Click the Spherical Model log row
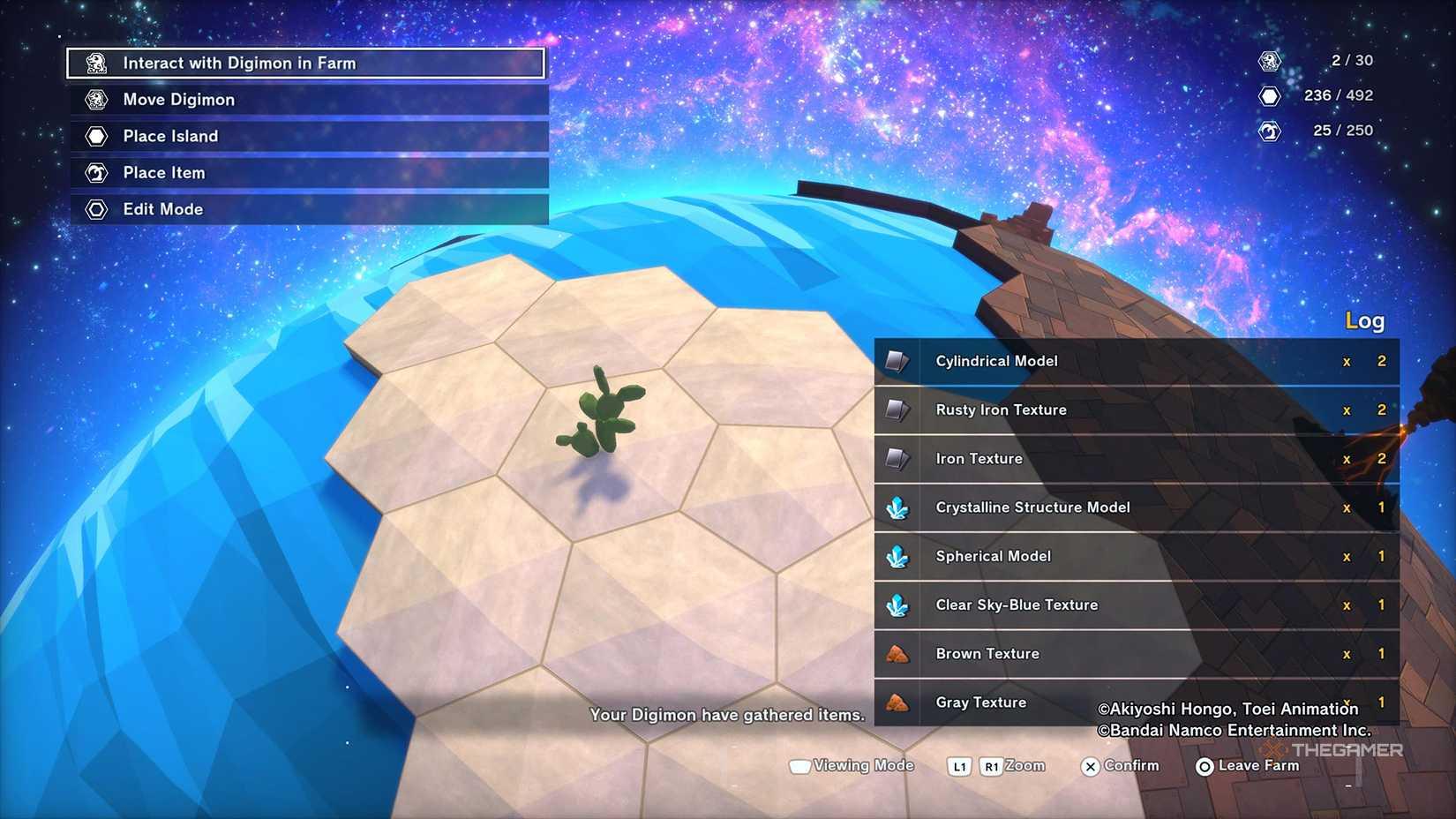Screen dimensions: 1456x819 point(1136,556)
